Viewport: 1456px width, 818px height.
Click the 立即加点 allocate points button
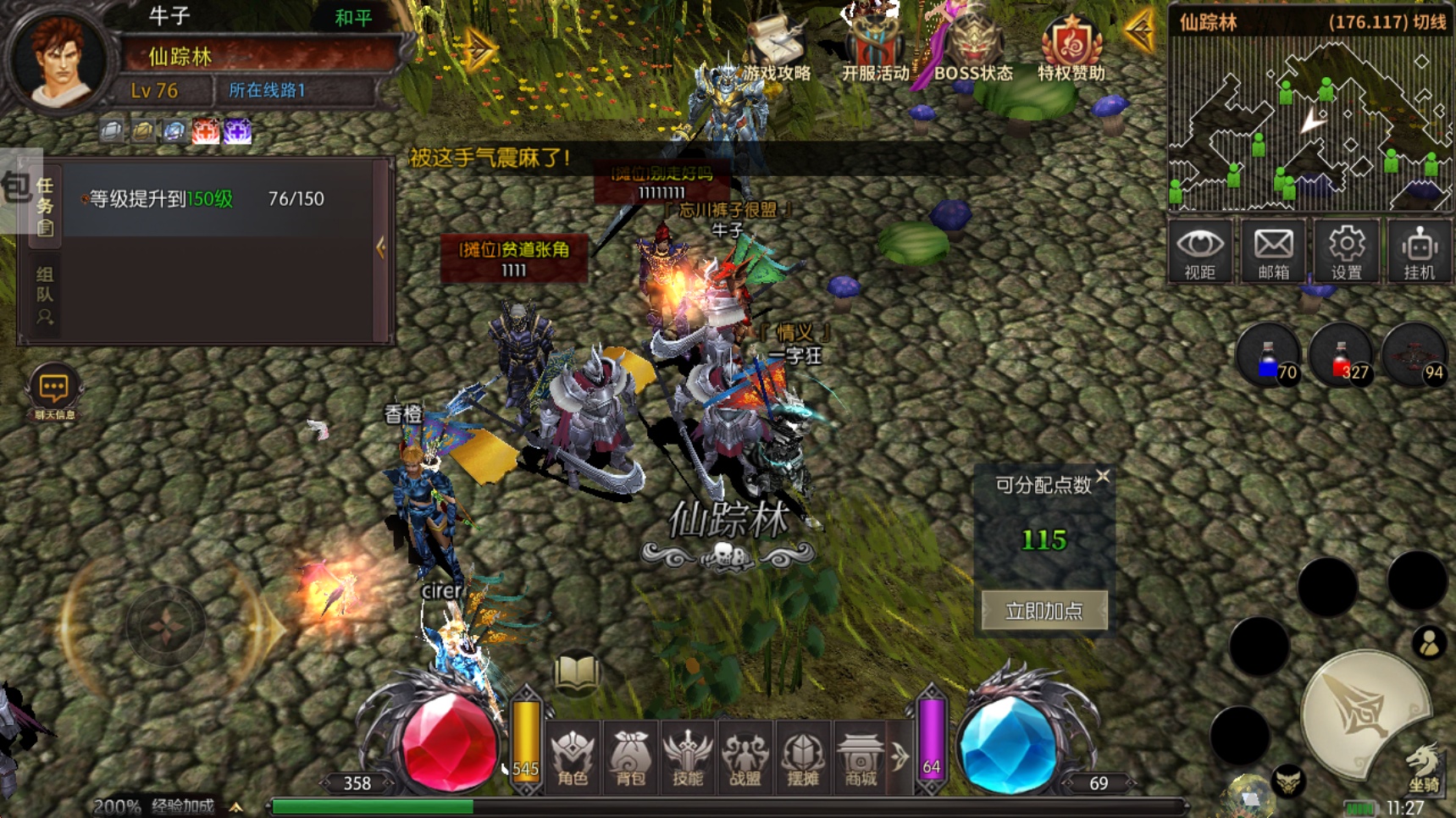pos(1044,611)
